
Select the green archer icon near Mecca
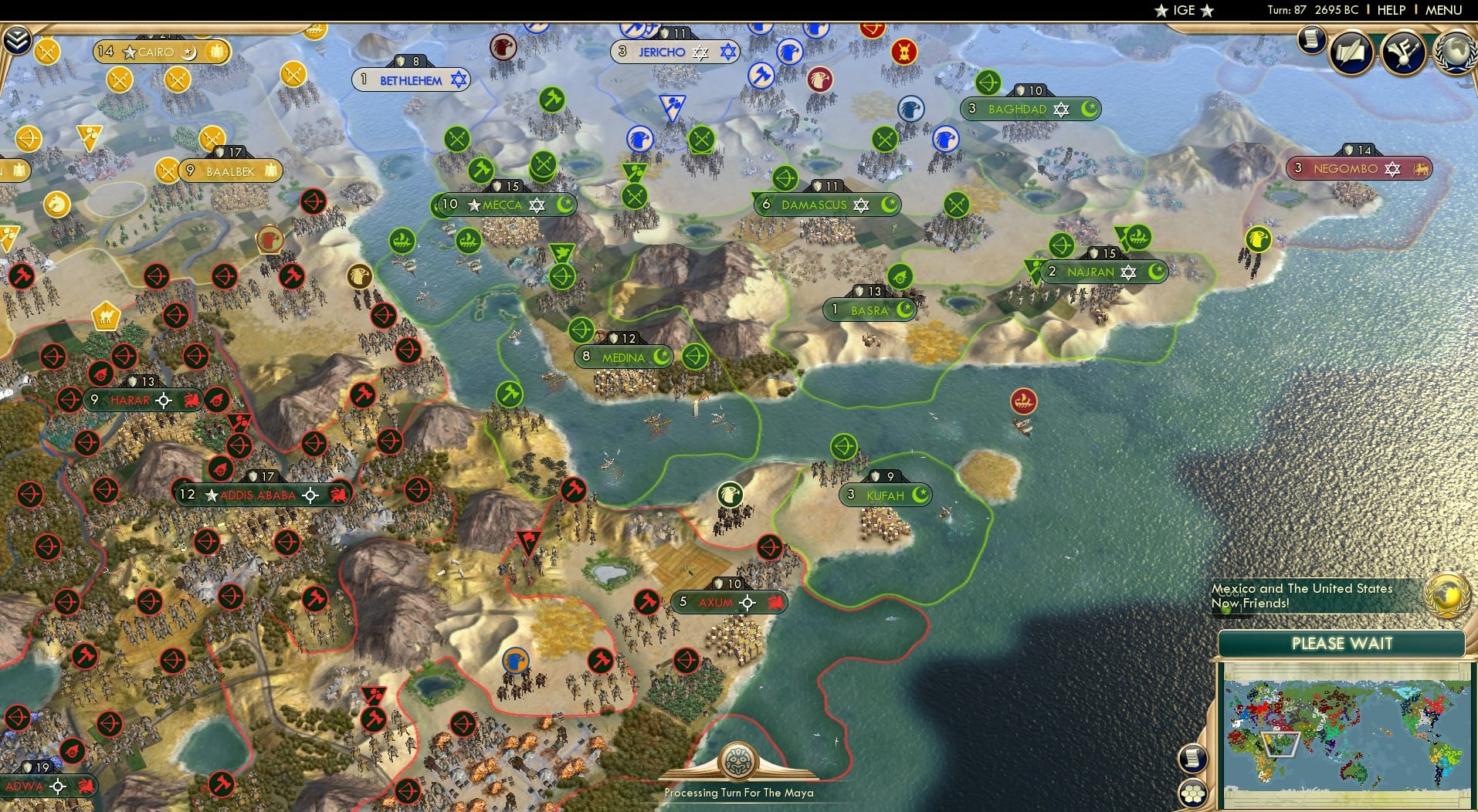point(564,276)
